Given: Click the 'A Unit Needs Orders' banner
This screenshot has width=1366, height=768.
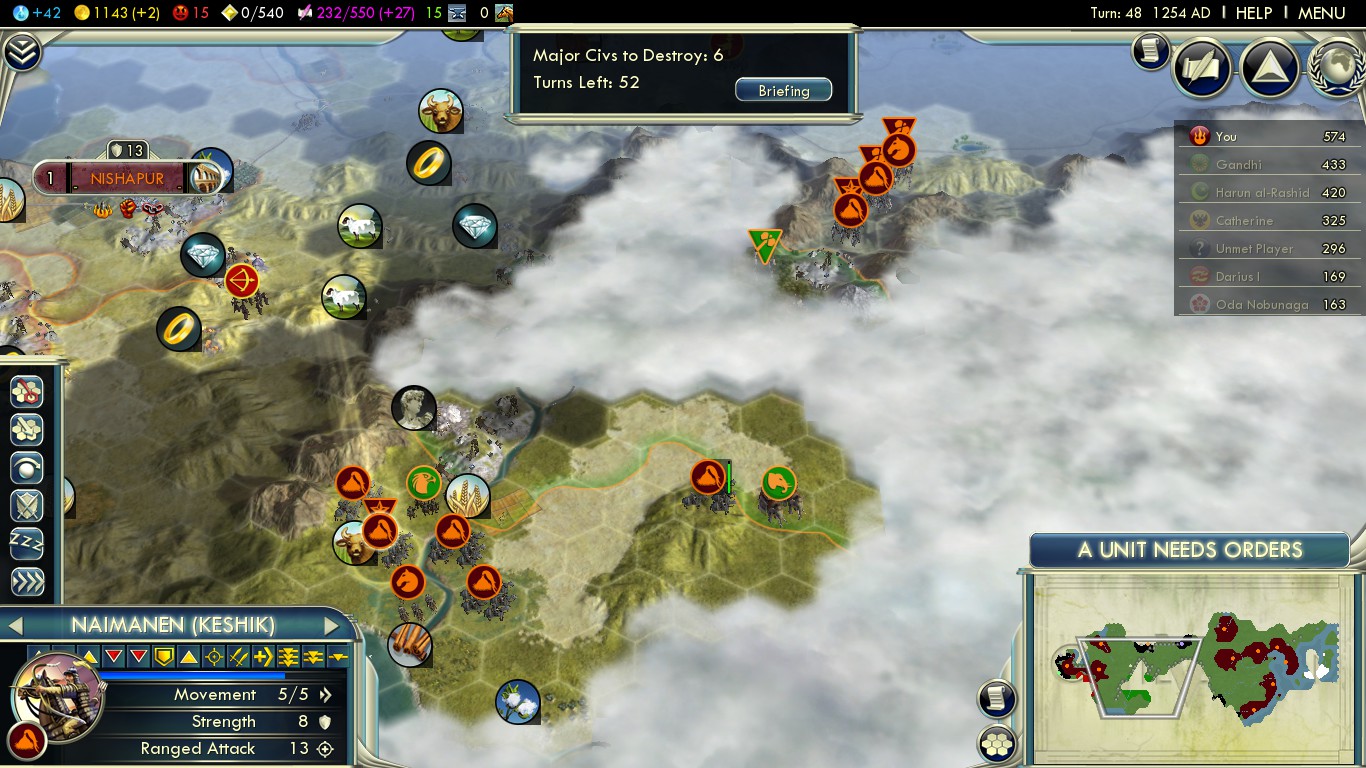Looking at the screenshot, I should click(1189, 550).
